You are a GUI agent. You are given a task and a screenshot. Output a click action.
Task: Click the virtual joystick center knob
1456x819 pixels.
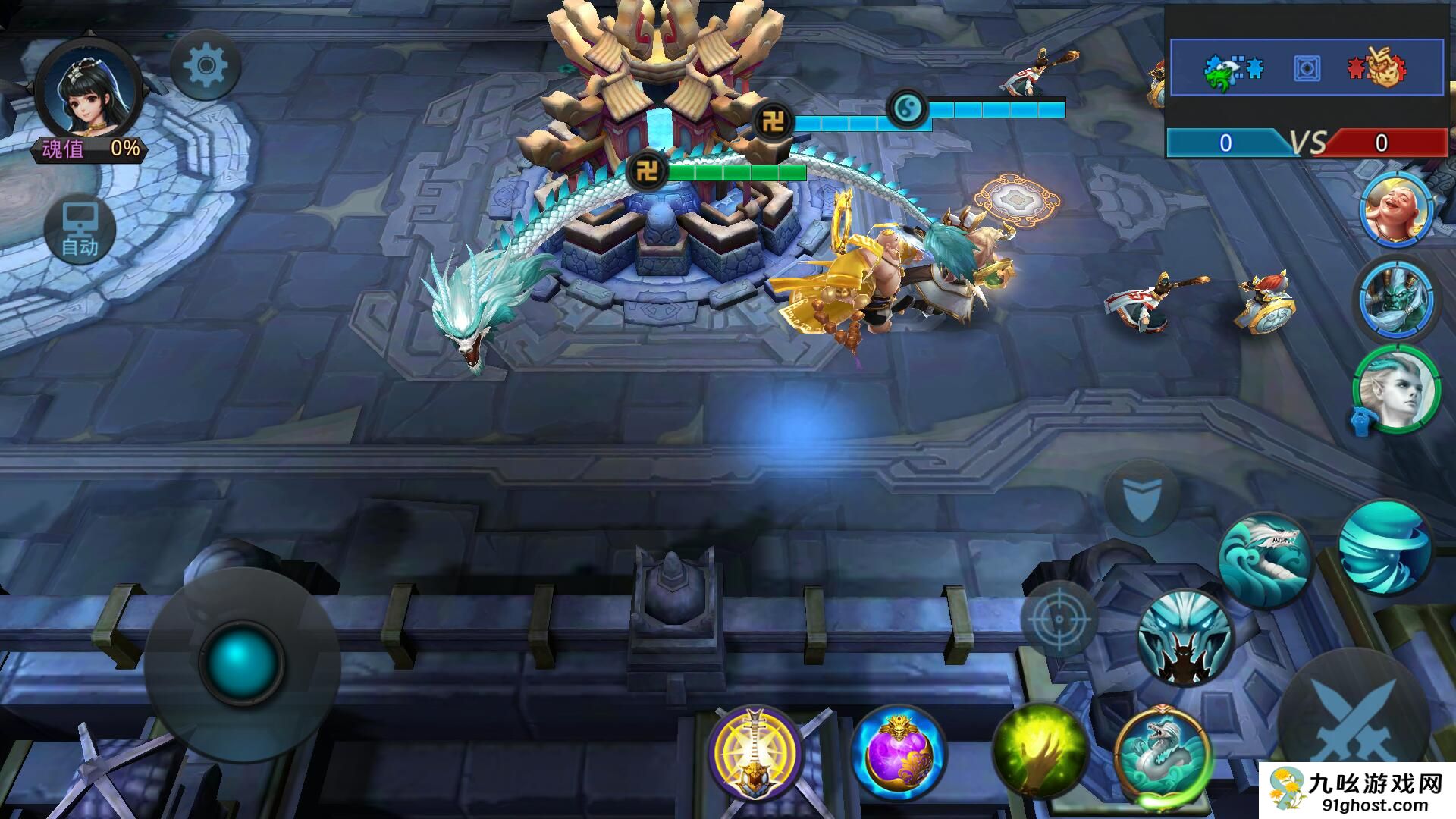tap(241, 663)
